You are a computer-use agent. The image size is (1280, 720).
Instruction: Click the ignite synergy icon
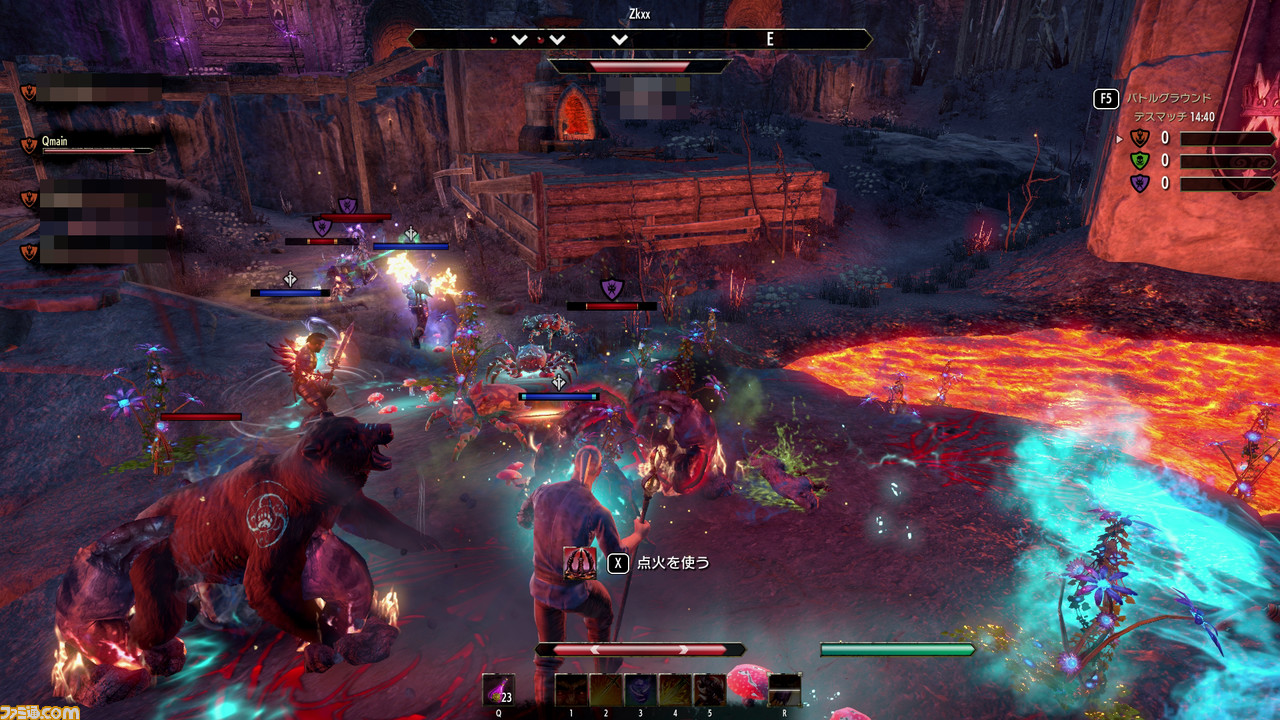pos(580,563)
